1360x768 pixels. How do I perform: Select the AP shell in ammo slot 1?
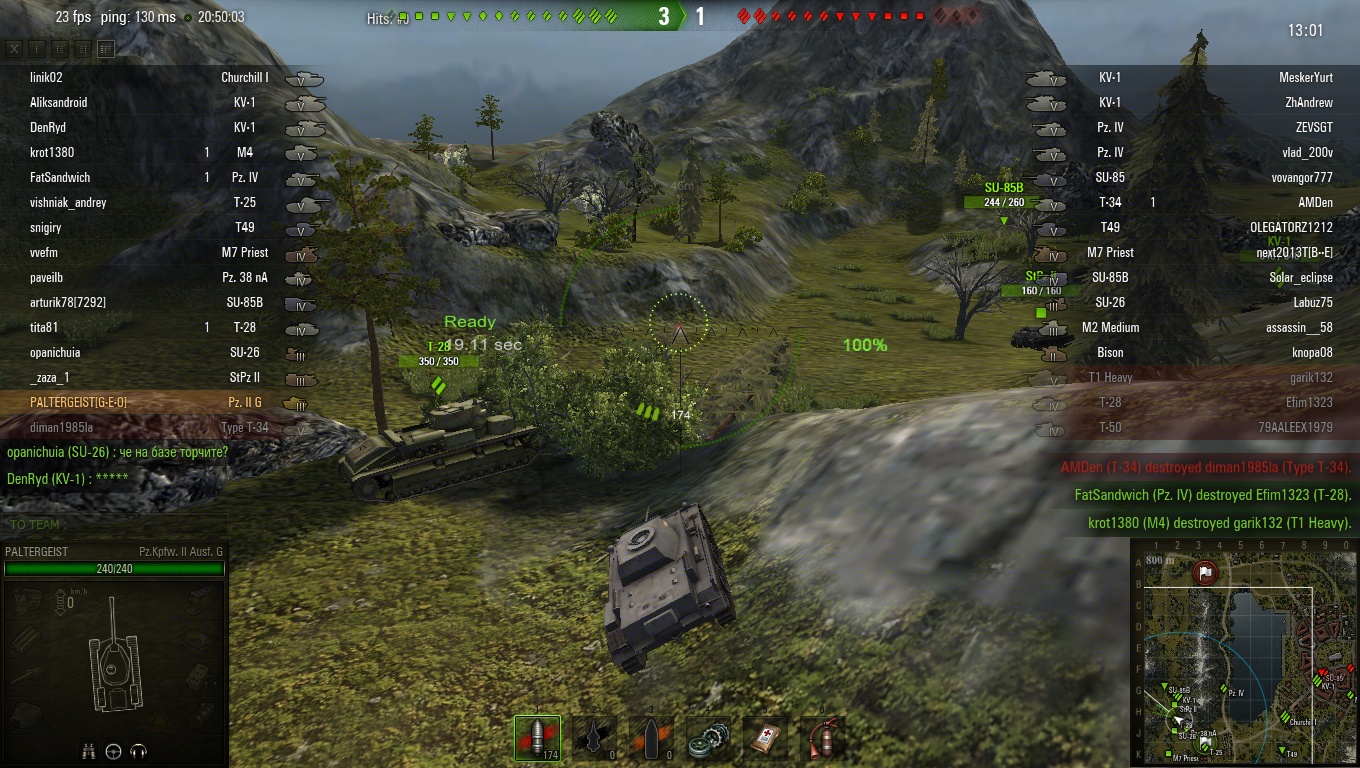537,737
